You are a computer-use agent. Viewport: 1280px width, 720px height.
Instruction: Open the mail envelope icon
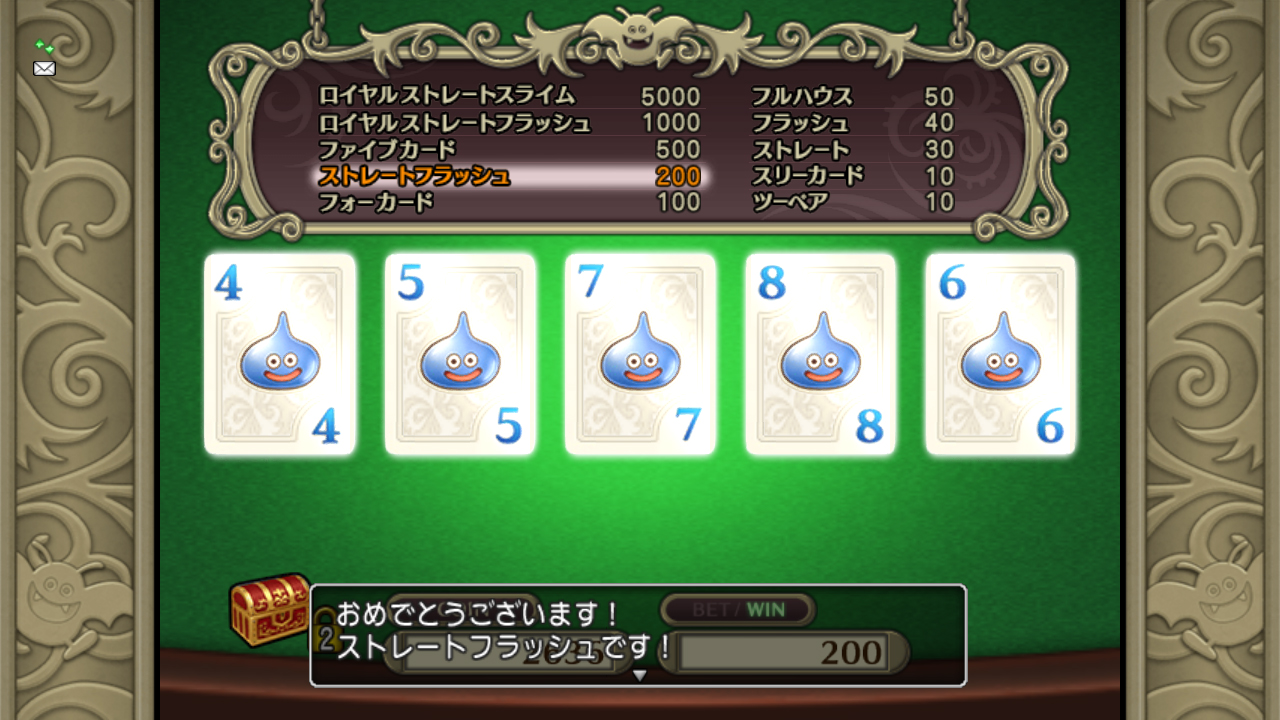click(x=44, y=68)
